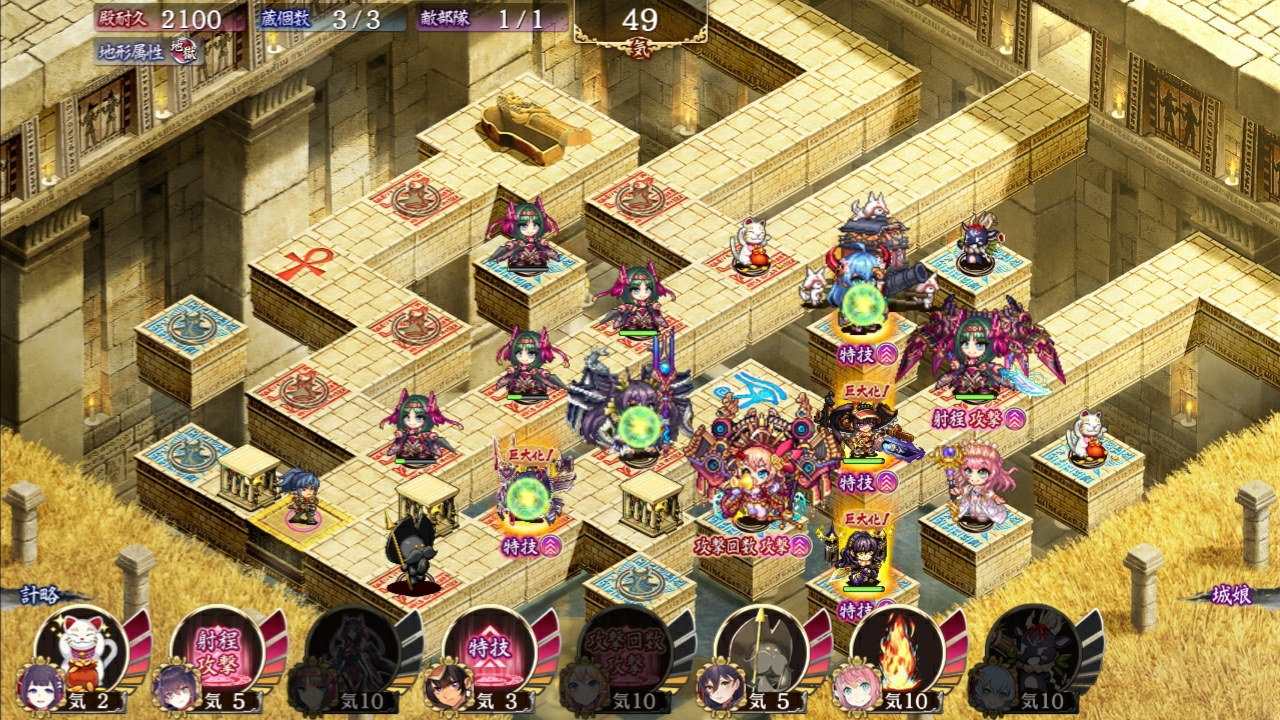Use the 射程攻撃 strategy costing 5 ki

tap(218, 650)
